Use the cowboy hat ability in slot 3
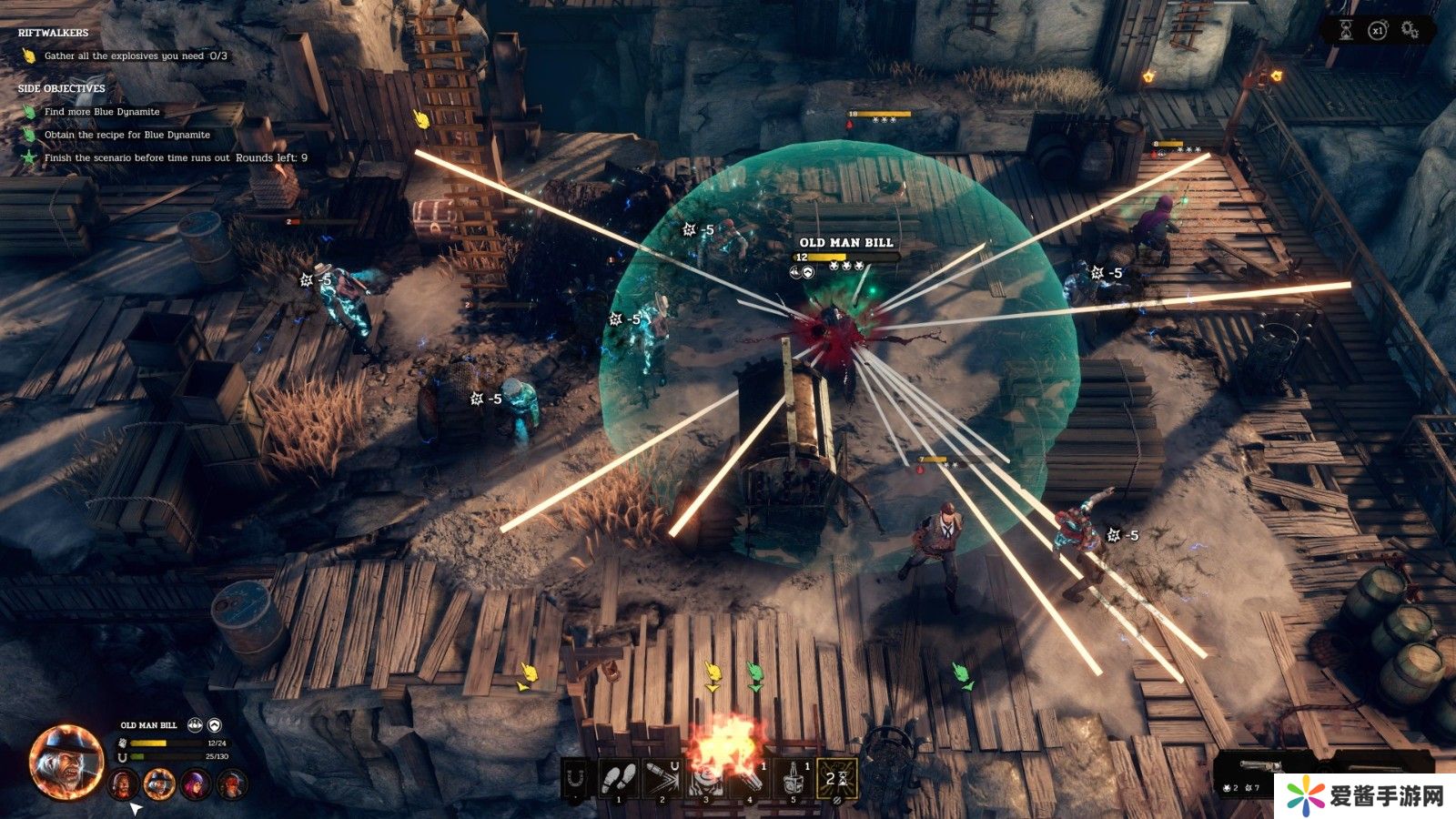The height and width of the screenshot is (819, 1456). point(705,778)
